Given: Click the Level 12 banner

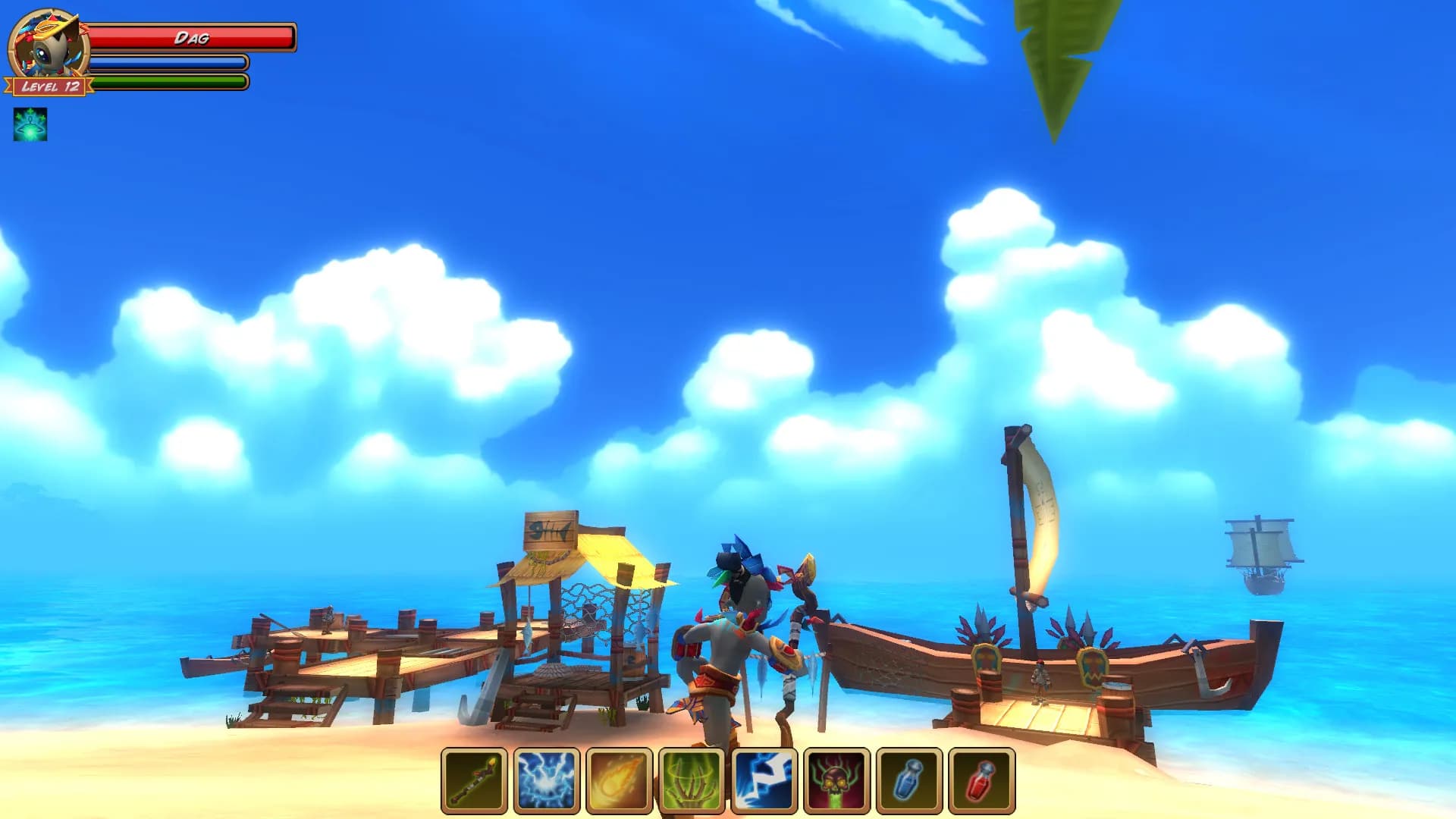Looking at the screenshot, I should pyautogui.click(x=47, y=88).
